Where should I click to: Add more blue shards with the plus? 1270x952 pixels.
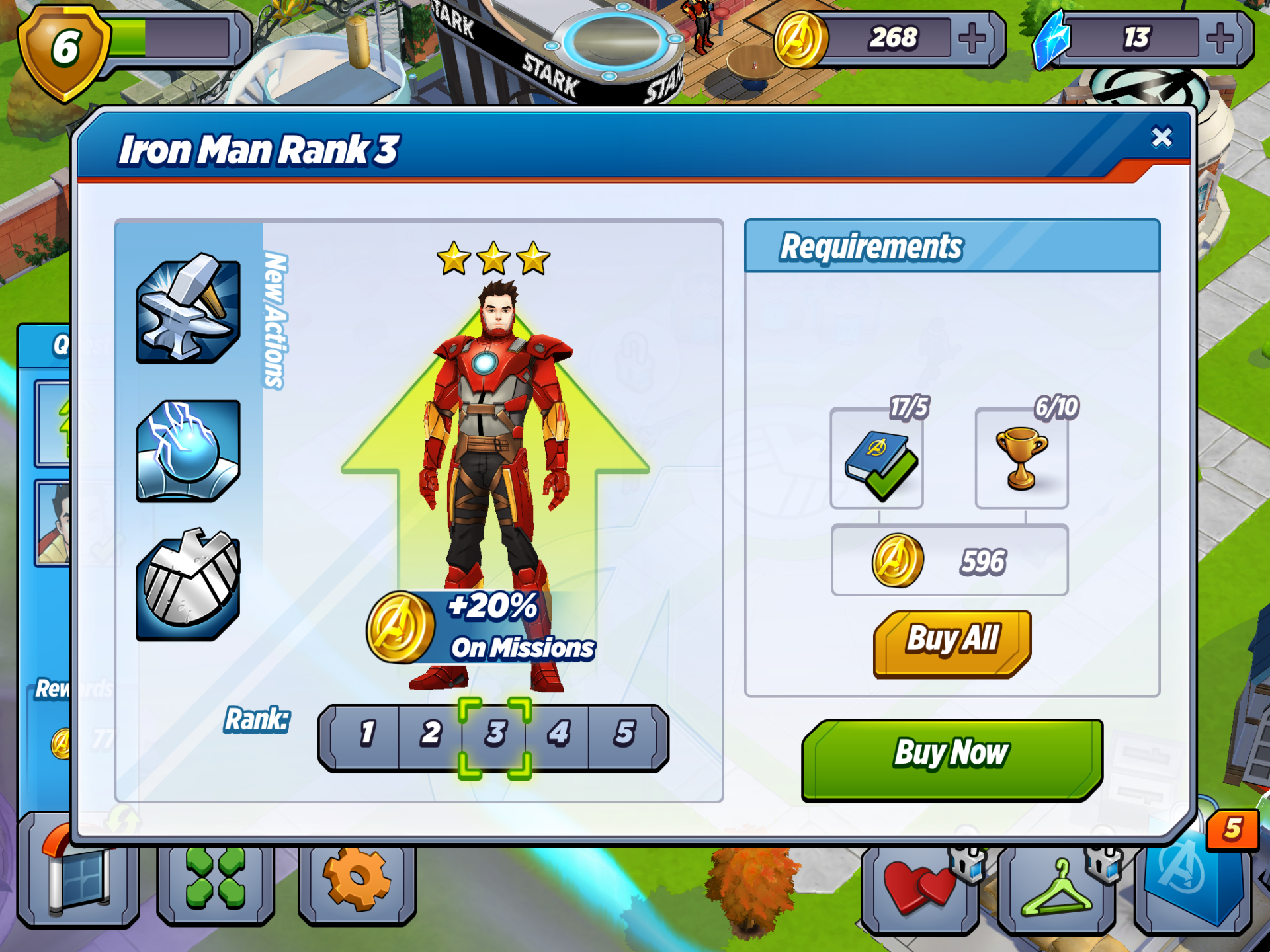[1220, 38]
